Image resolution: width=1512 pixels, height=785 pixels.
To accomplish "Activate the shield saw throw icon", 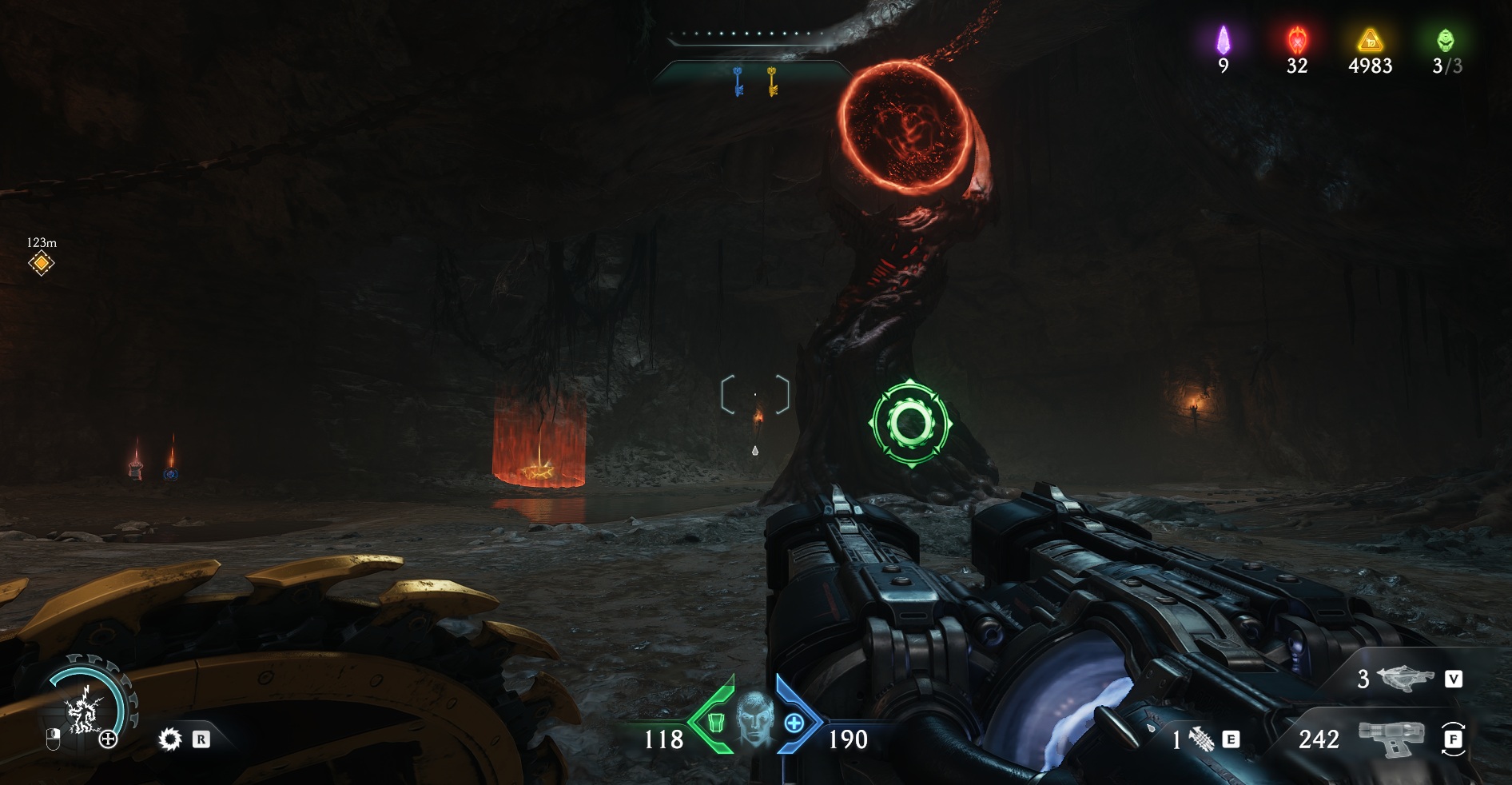I will click(x=169, y=739).
